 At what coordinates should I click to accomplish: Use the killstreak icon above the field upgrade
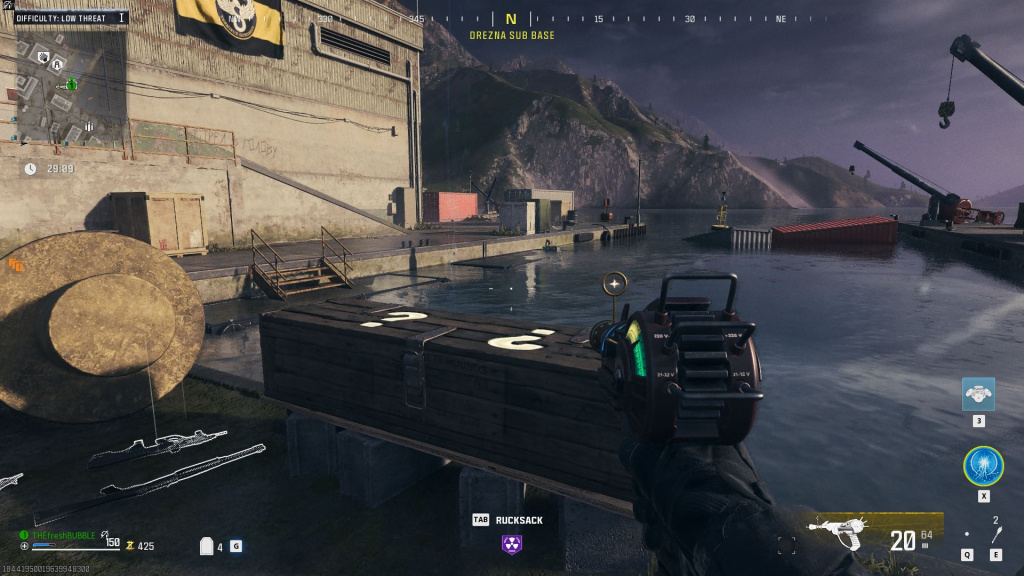pyautogui.click(x=978, y=394)
